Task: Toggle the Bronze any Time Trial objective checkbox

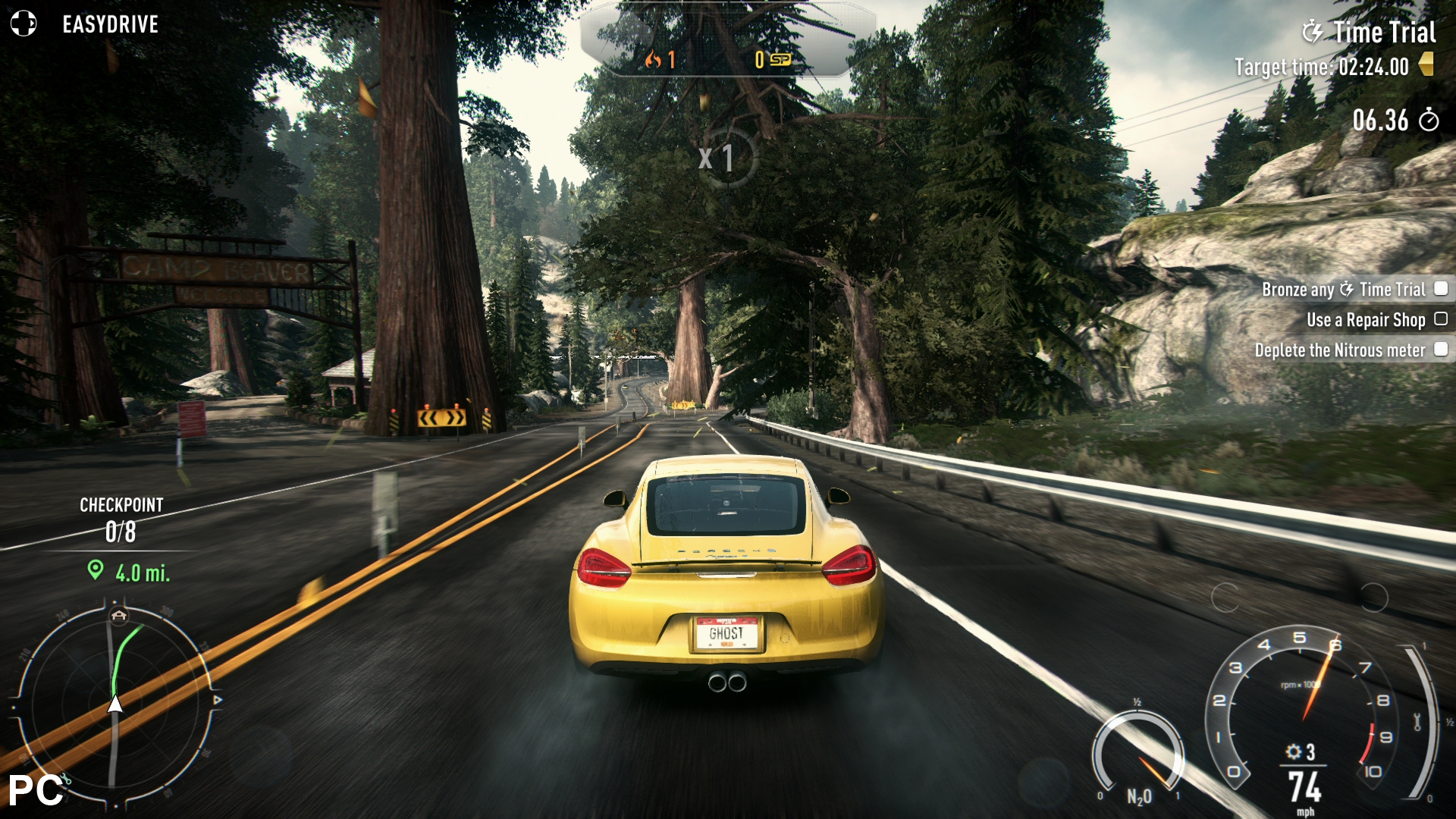Action: pyautogui.click(x=1441, y=289)
